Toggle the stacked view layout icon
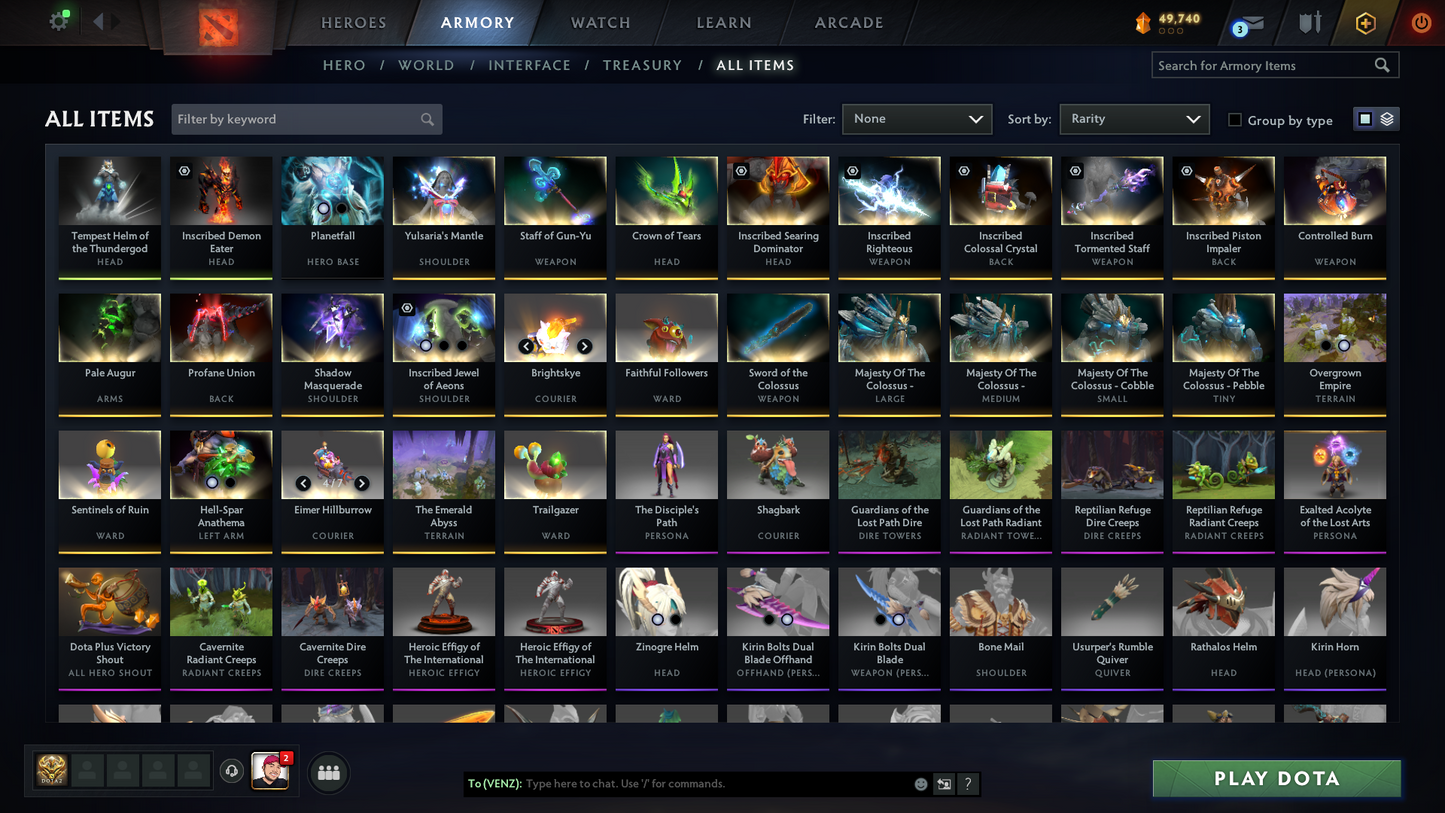This screenshot has height=813, width=1445. click(1388, 118)
